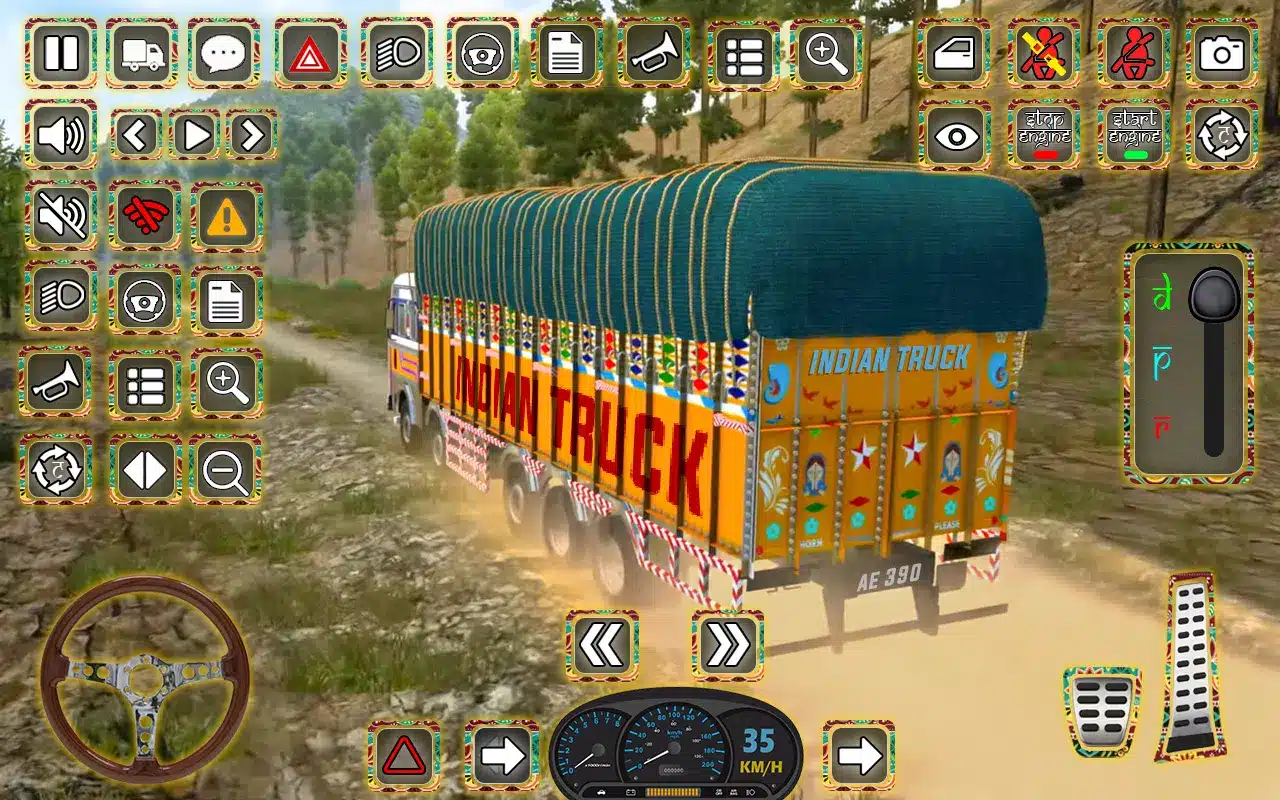Tap the double right chevron button
The width and height of the screenshot is (1280, 800).
[727, 645]
